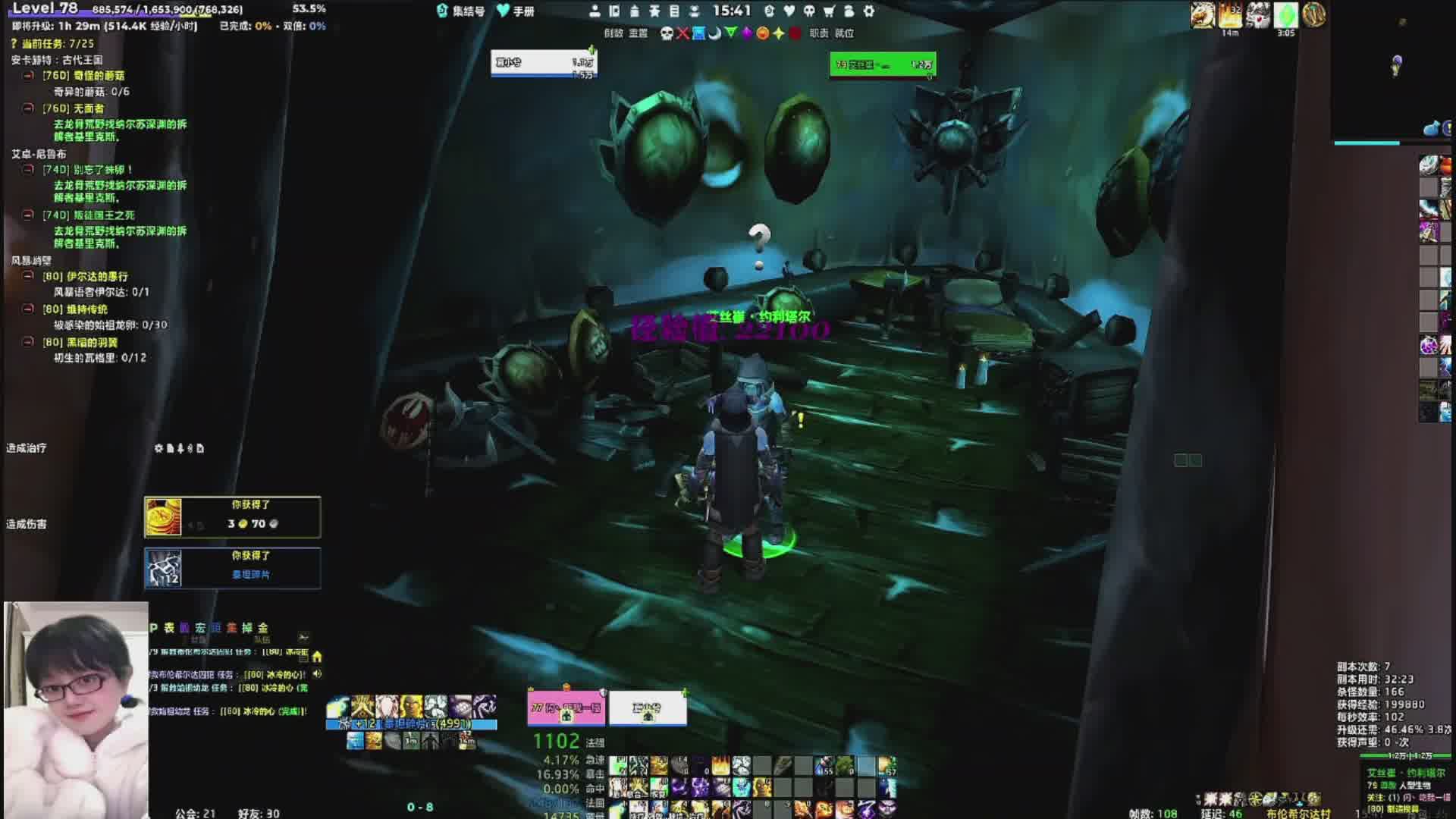1456x819 pixels.
Task: Open the settings gear in the top bar
Action: point(869,11)
